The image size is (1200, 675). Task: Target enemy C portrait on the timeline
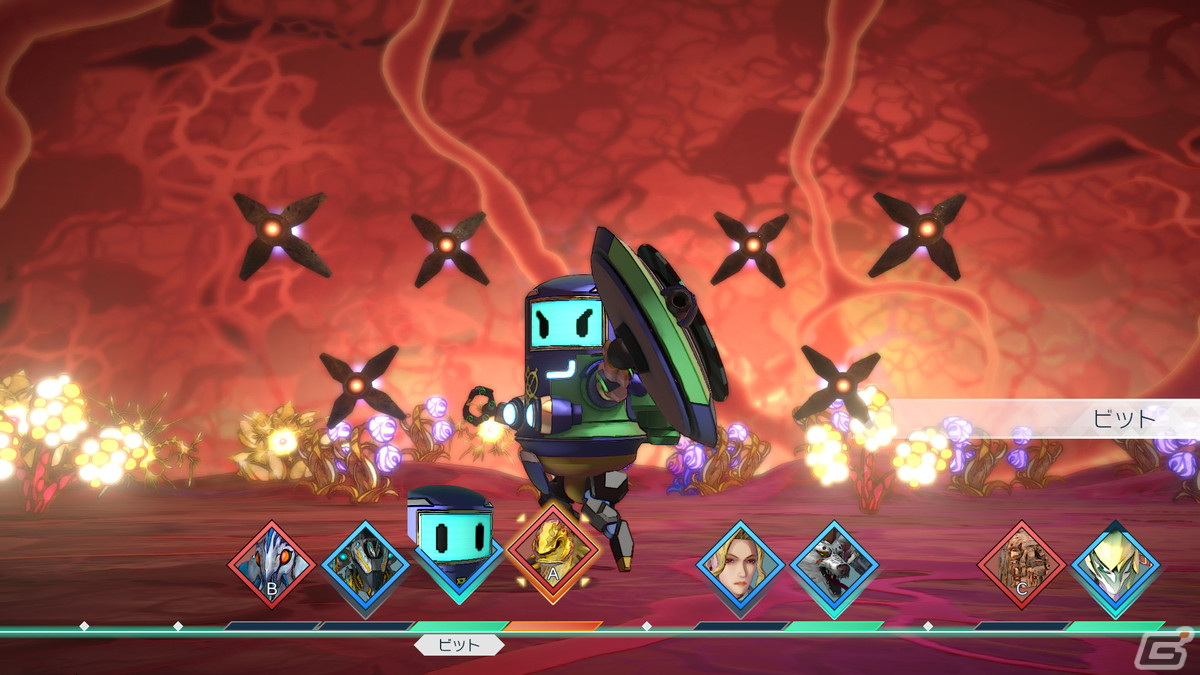point(1021,565)
